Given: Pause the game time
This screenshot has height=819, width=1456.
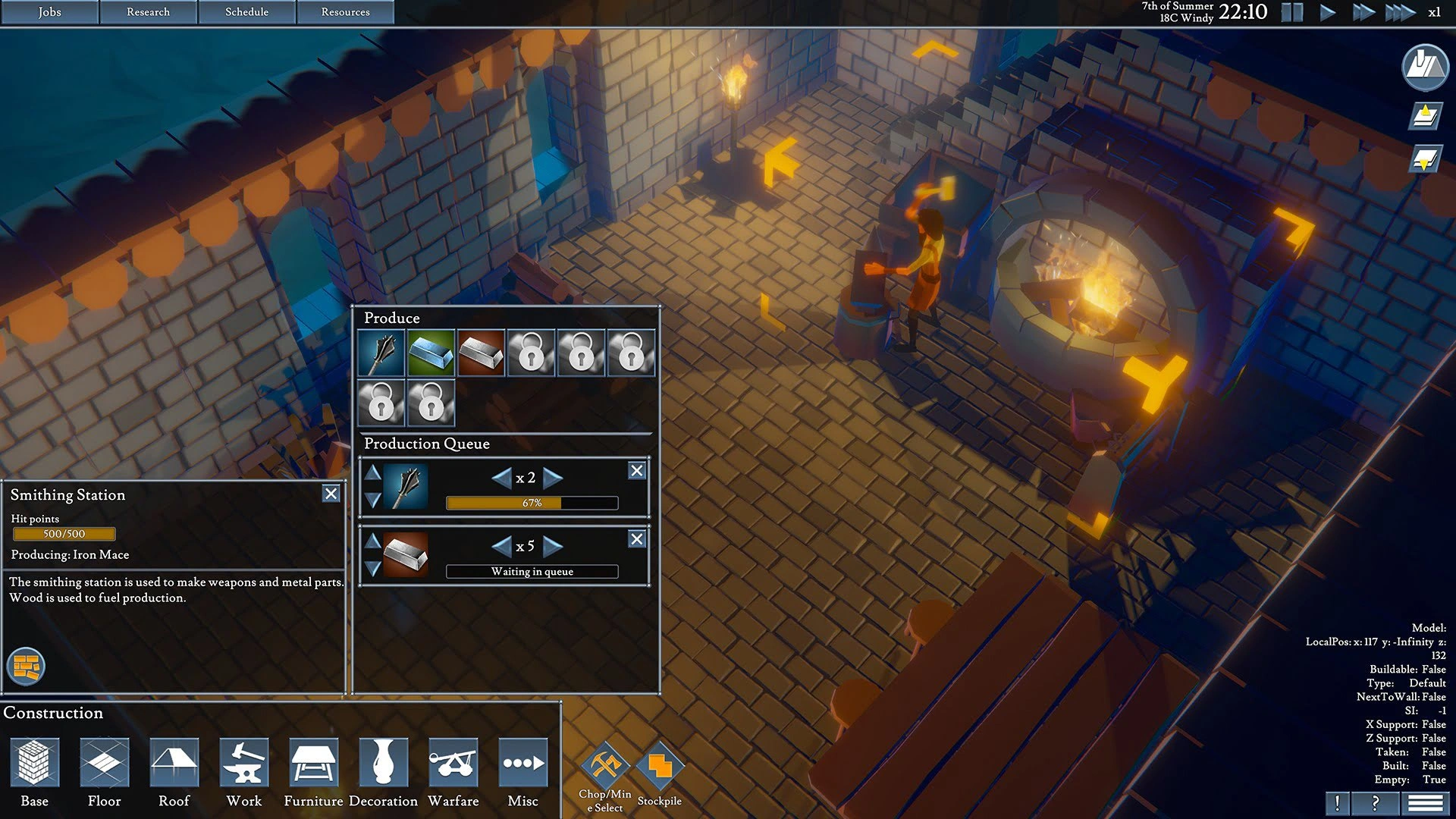Looking at the screenshot, I should pos(1291,12).
